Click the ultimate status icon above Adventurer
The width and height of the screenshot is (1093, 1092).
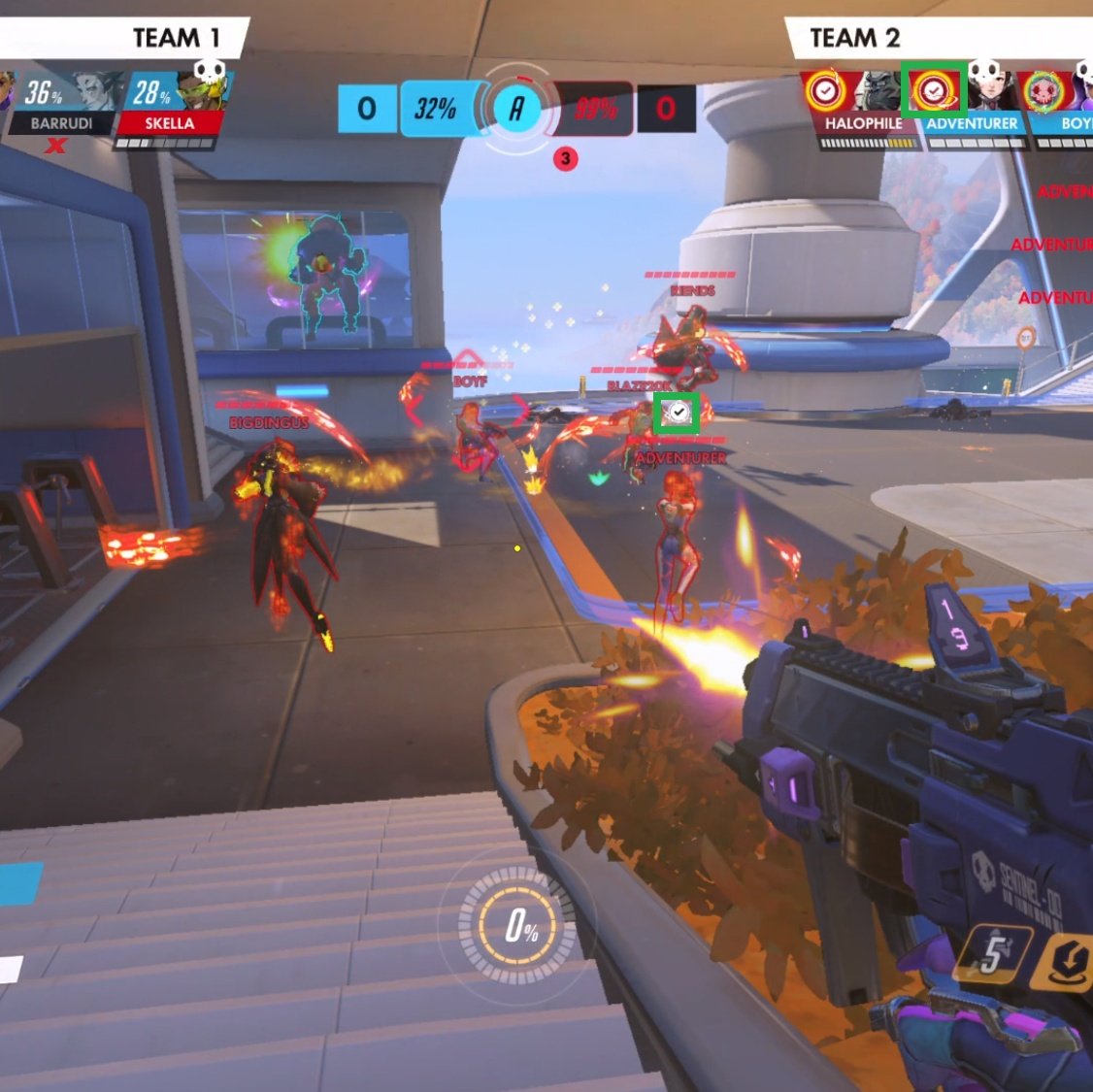click(933, 91)
